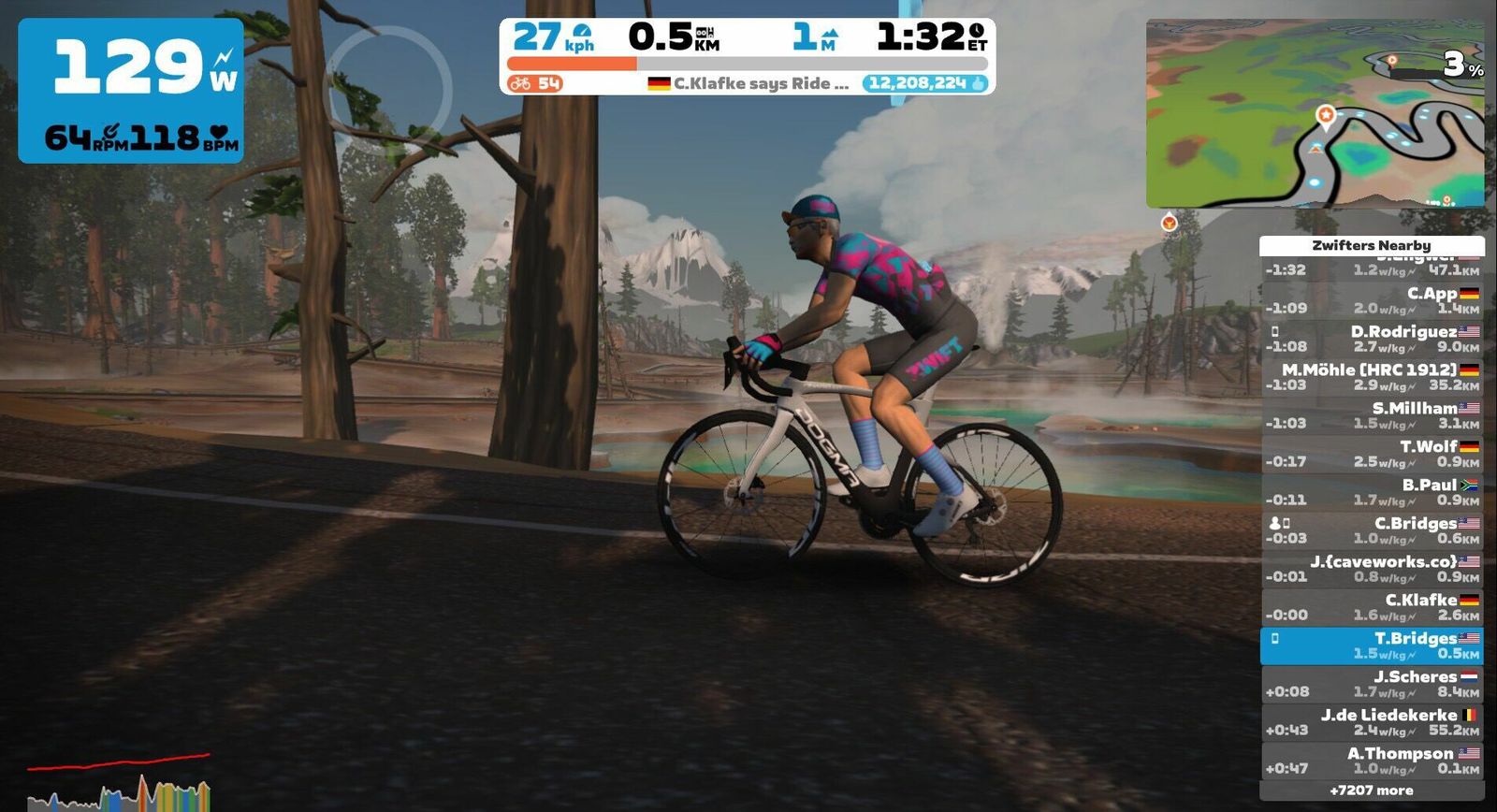Select J.de Liedekerke rider row

tap(1372, 722)
